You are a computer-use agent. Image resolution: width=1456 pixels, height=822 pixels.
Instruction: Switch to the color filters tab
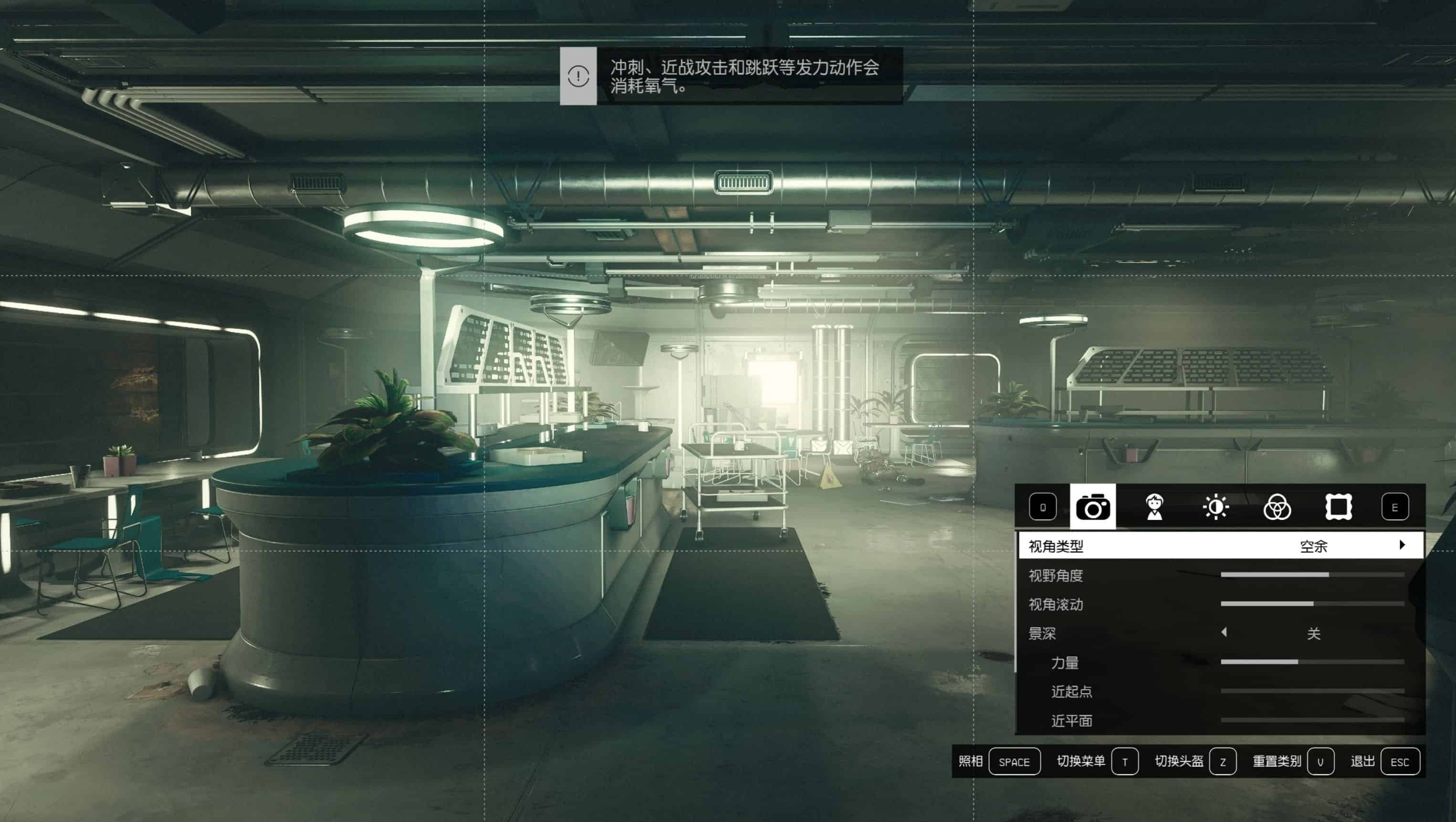click(x=1277, y=506)
